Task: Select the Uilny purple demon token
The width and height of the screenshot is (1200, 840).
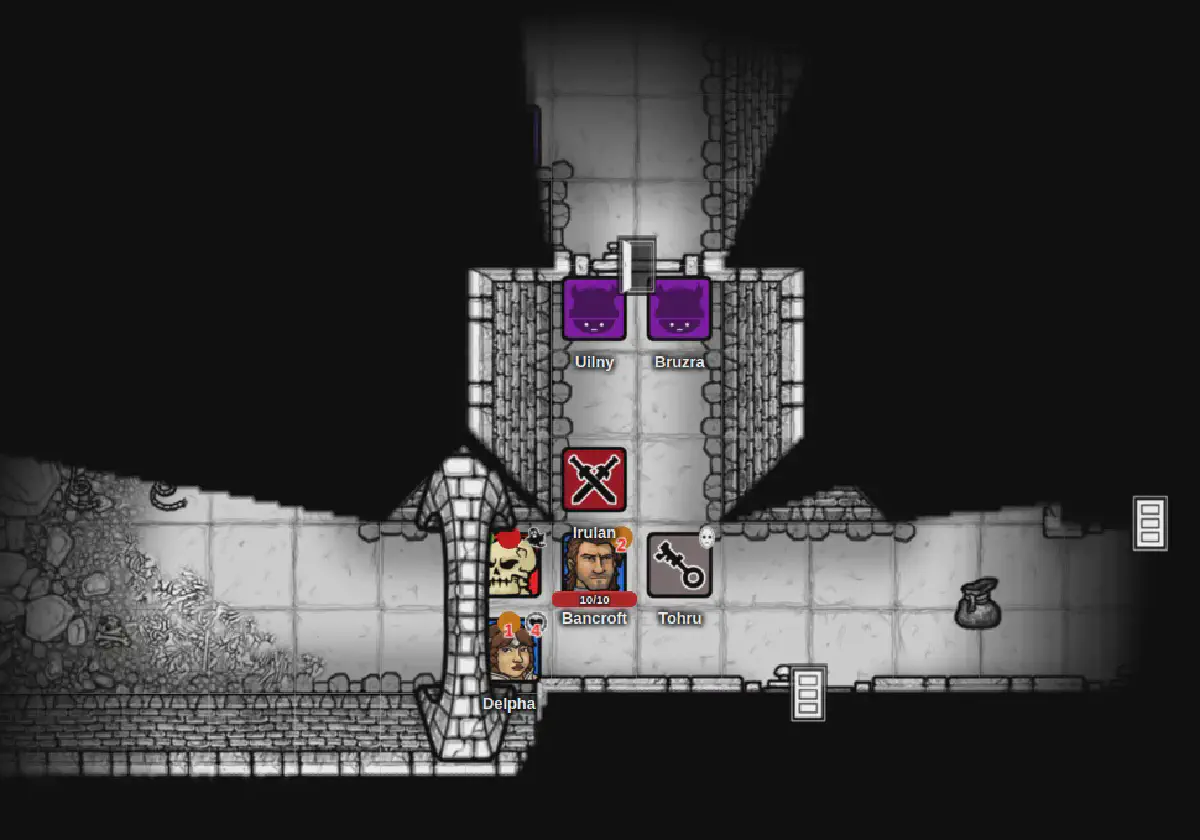Action: [x=594, y=309]
